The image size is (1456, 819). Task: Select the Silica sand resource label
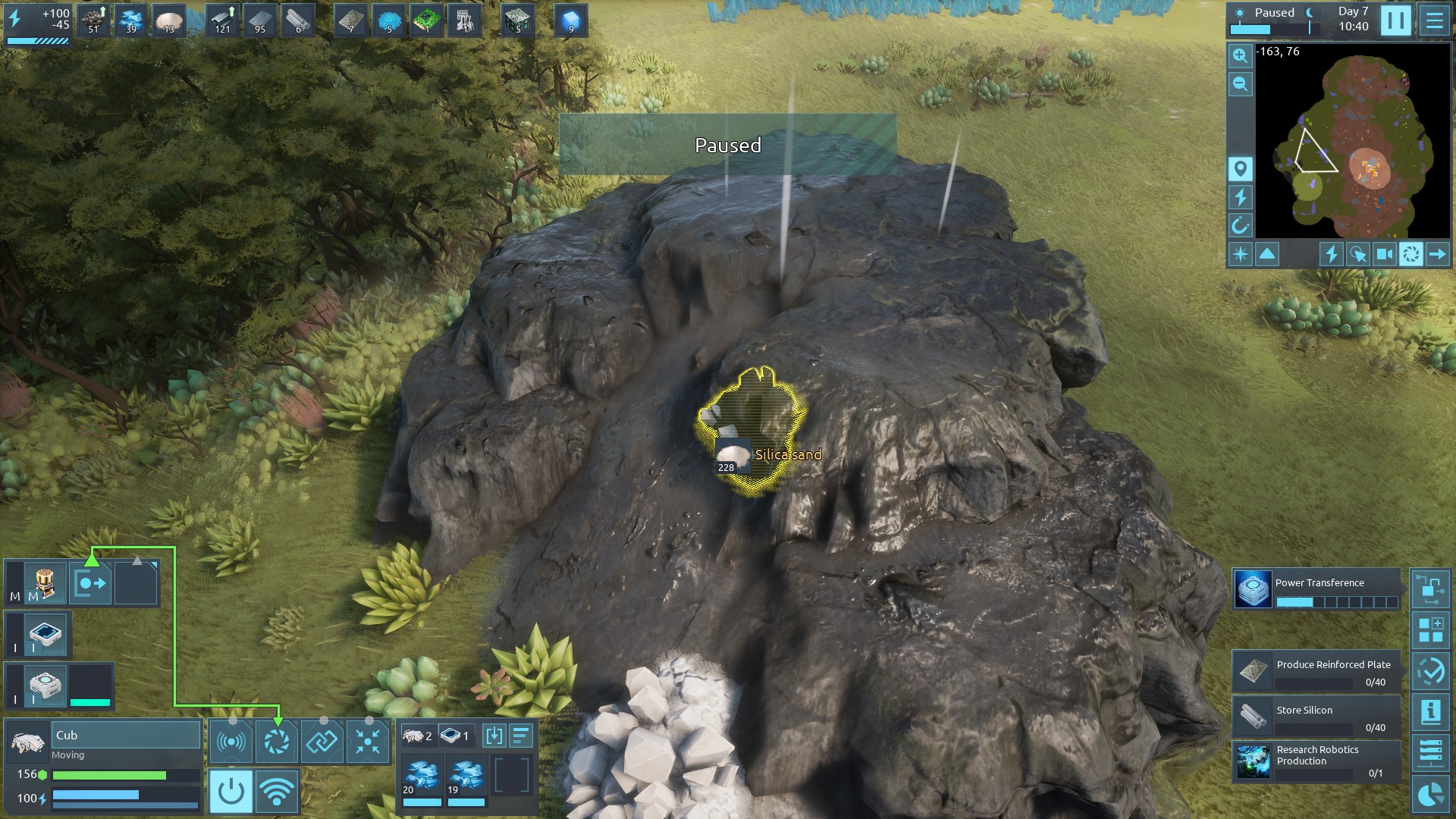tap(787, 455)
